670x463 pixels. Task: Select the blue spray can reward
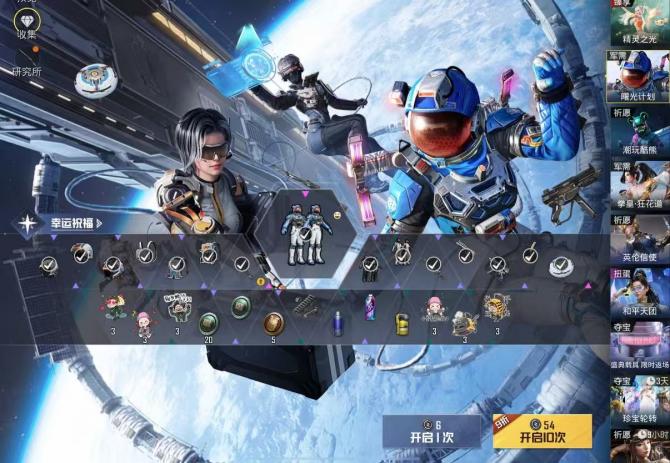337,321
